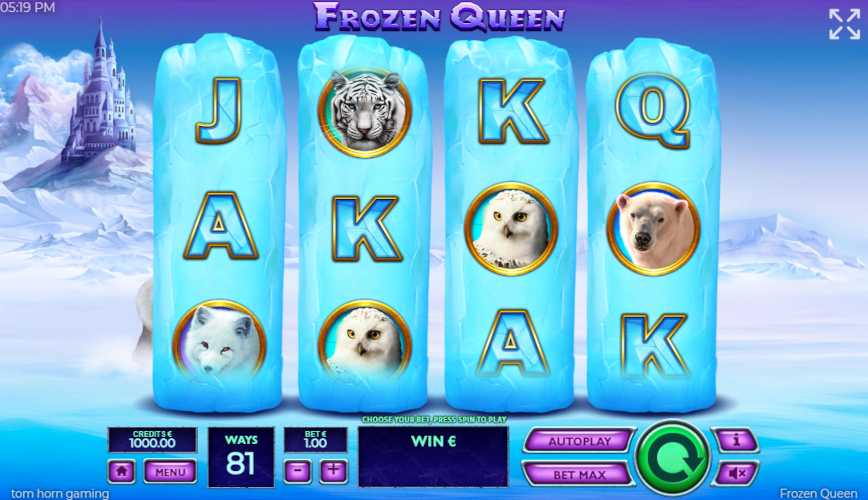
Task: Open the game Menu
Action: point(169,471)
